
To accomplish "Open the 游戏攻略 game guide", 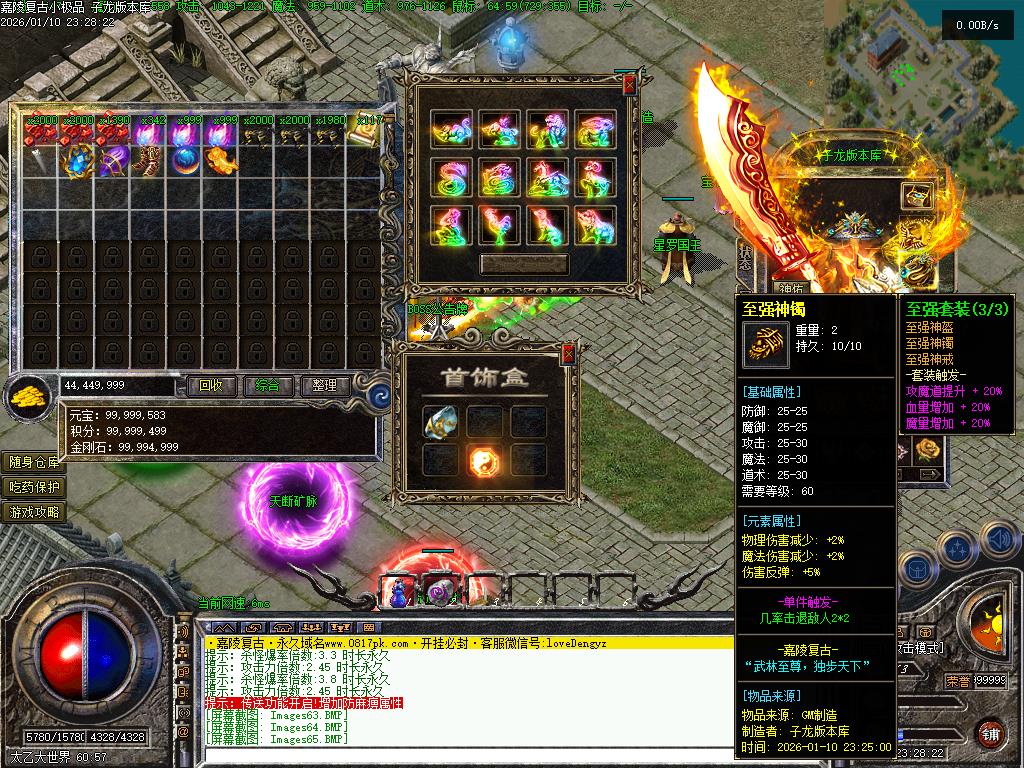I will 35,512.
